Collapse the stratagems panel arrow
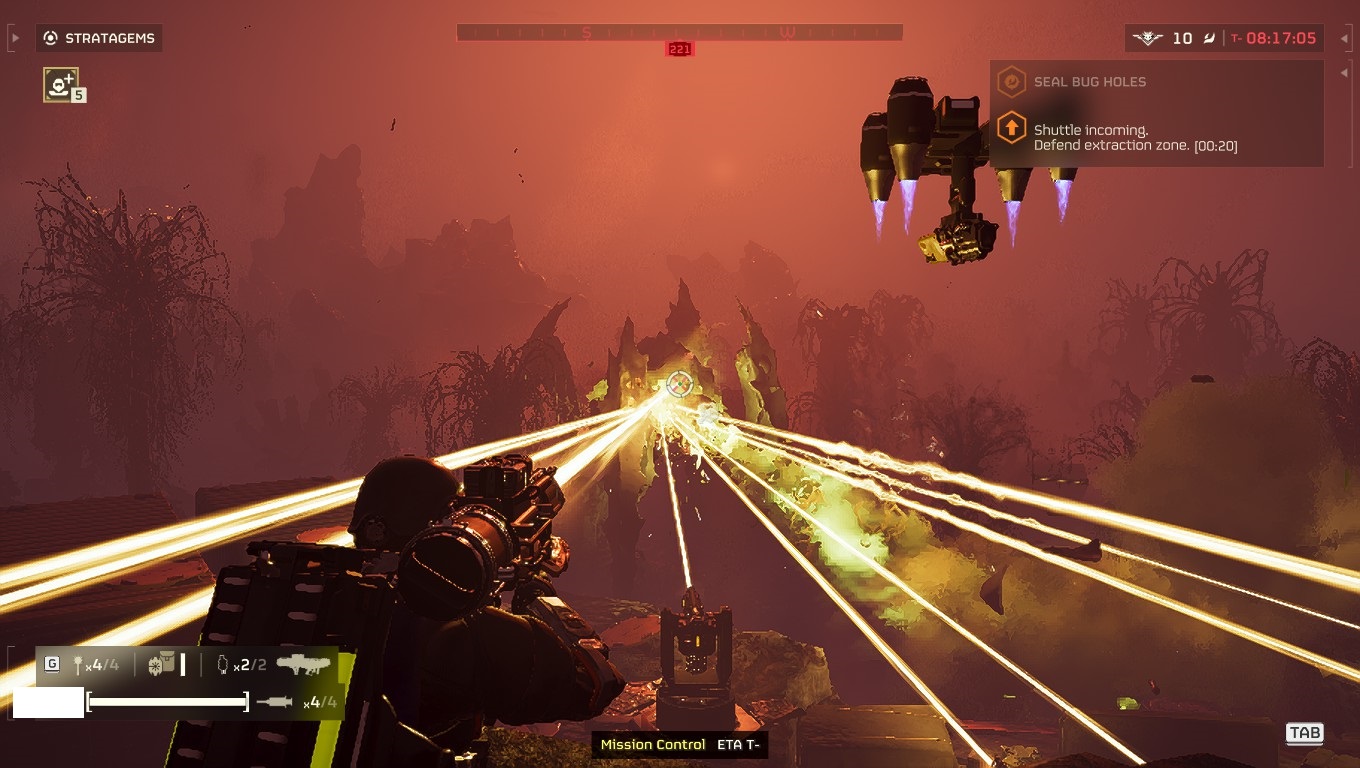1360x768 pixels. coord(14,39)
